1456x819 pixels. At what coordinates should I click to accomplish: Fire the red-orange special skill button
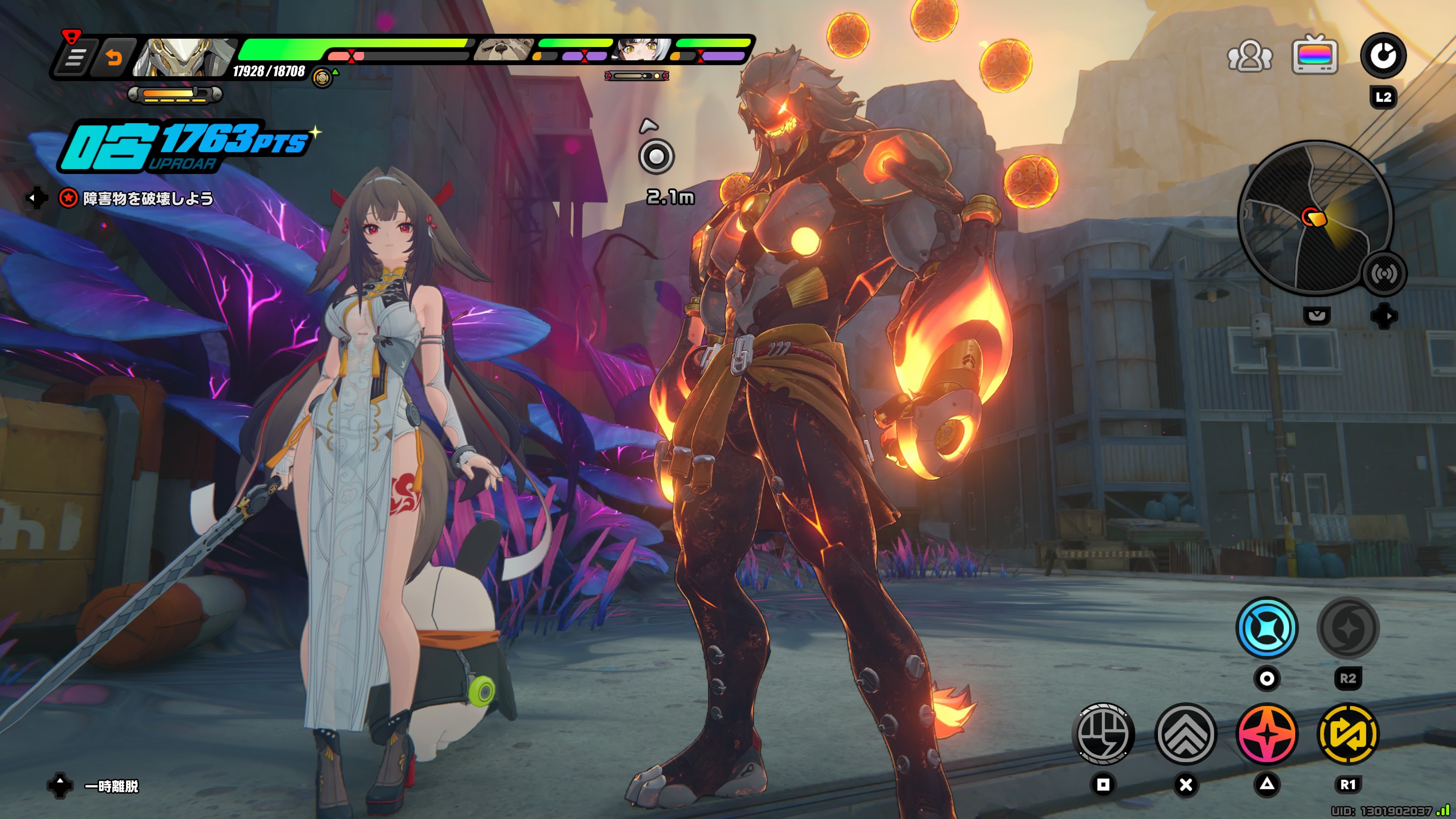pyautogui.click(x=1267, y=734)
